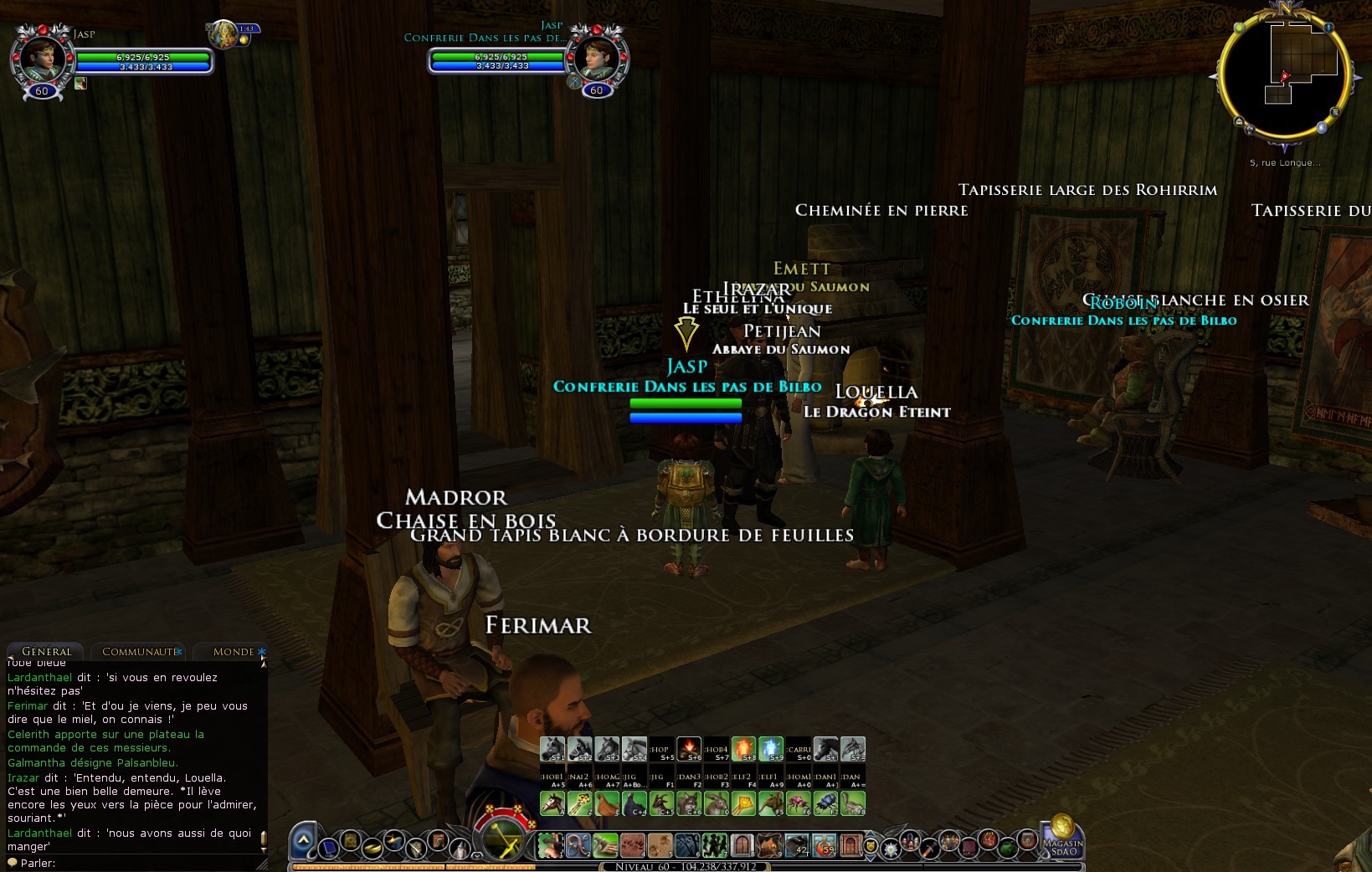Select the Général chat tab
1372x872 pixels.
coord(46,652)
